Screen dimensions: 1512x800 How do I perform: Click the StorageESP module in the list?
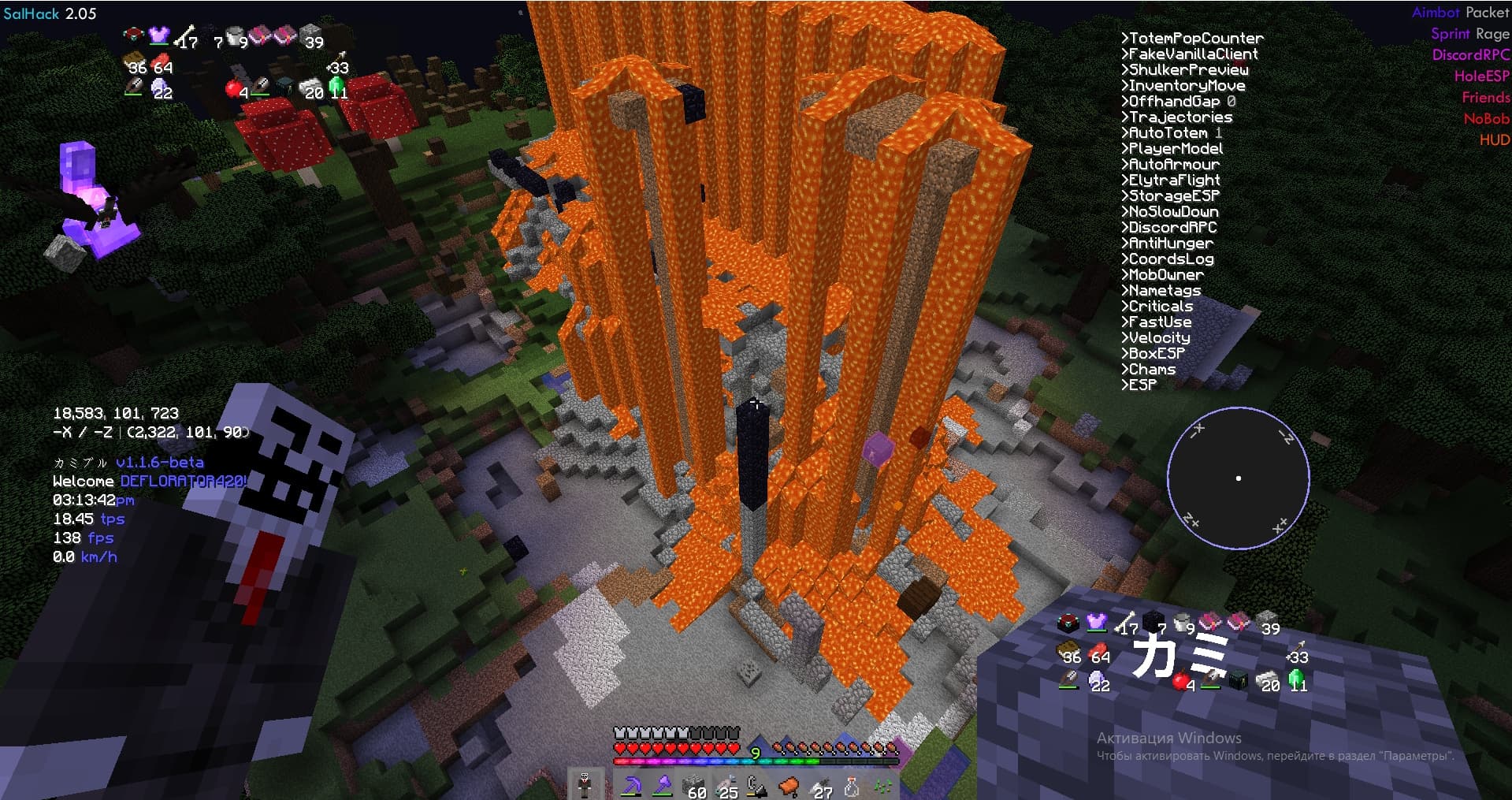point(1170,195)
